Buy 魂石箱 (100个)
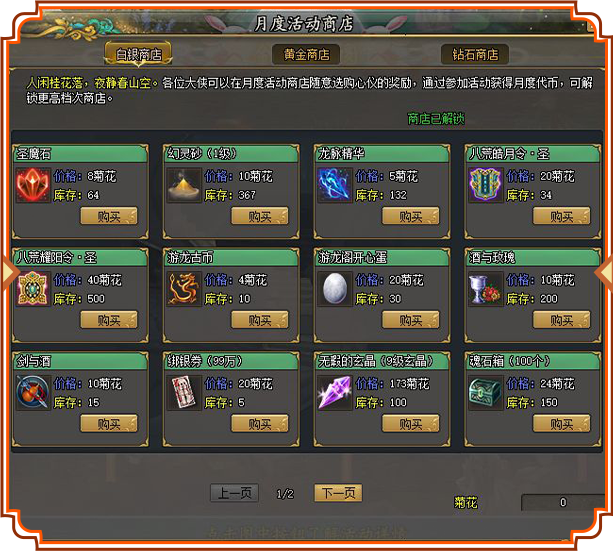 [x=561, y=424]
